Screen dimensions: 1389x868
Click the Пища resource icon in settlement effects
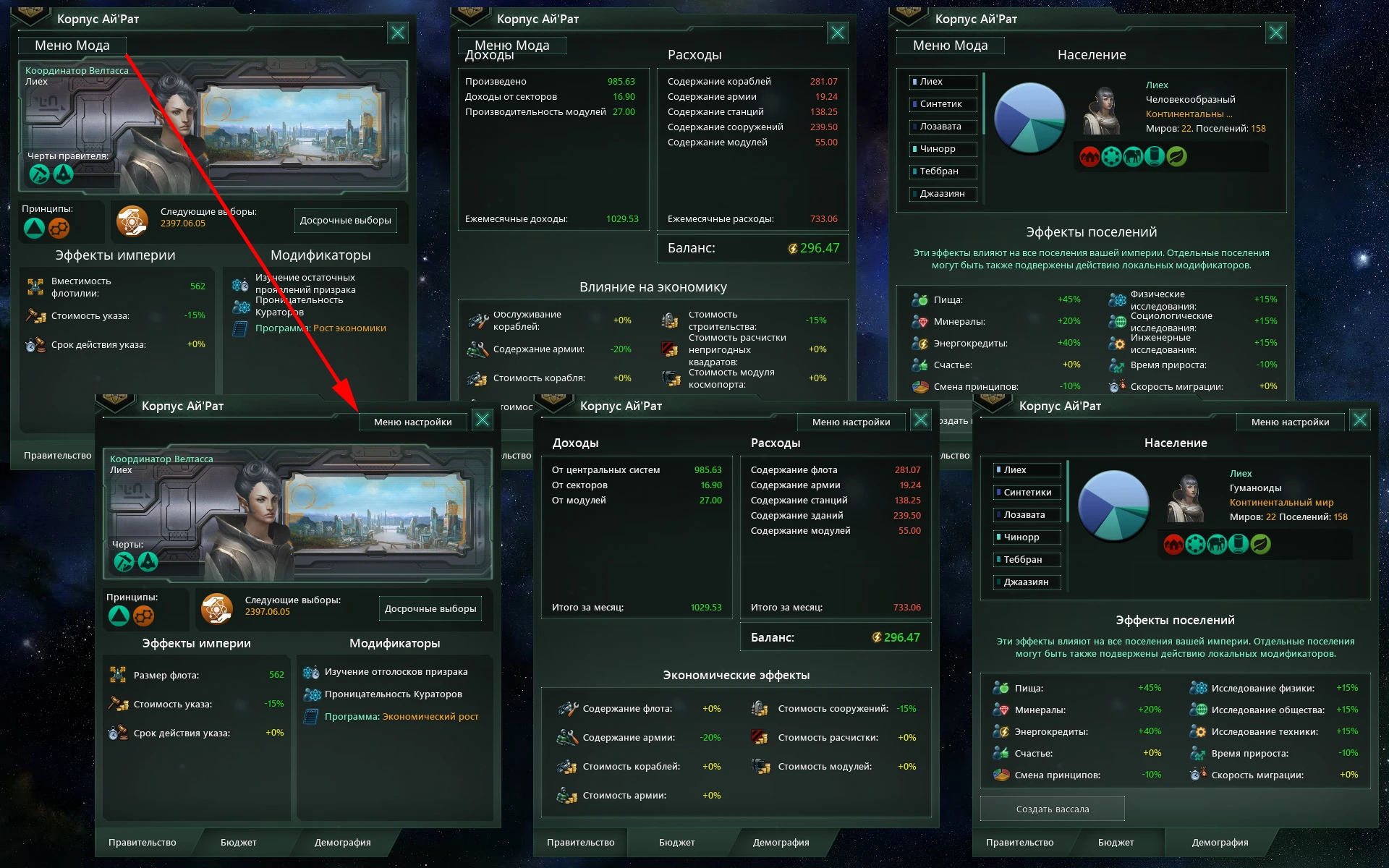(1003, 688)
